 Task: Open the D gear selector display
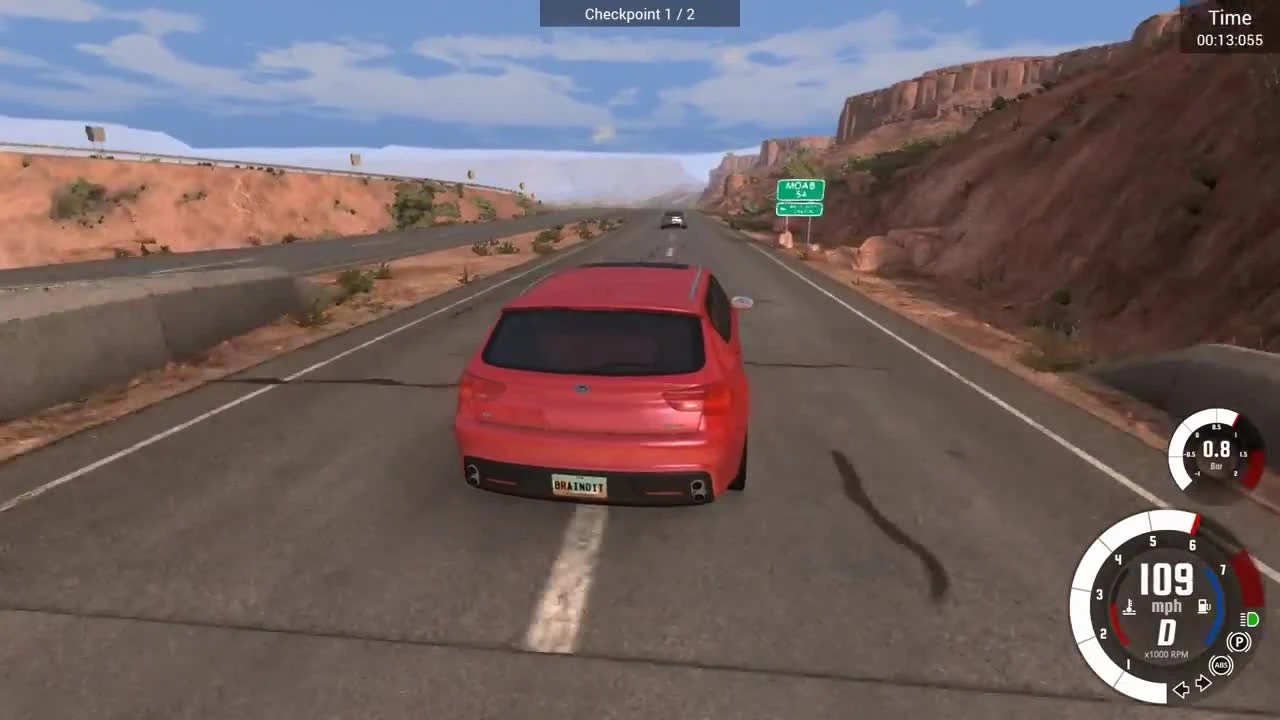pyautogui.click(x=1166, y=630)
